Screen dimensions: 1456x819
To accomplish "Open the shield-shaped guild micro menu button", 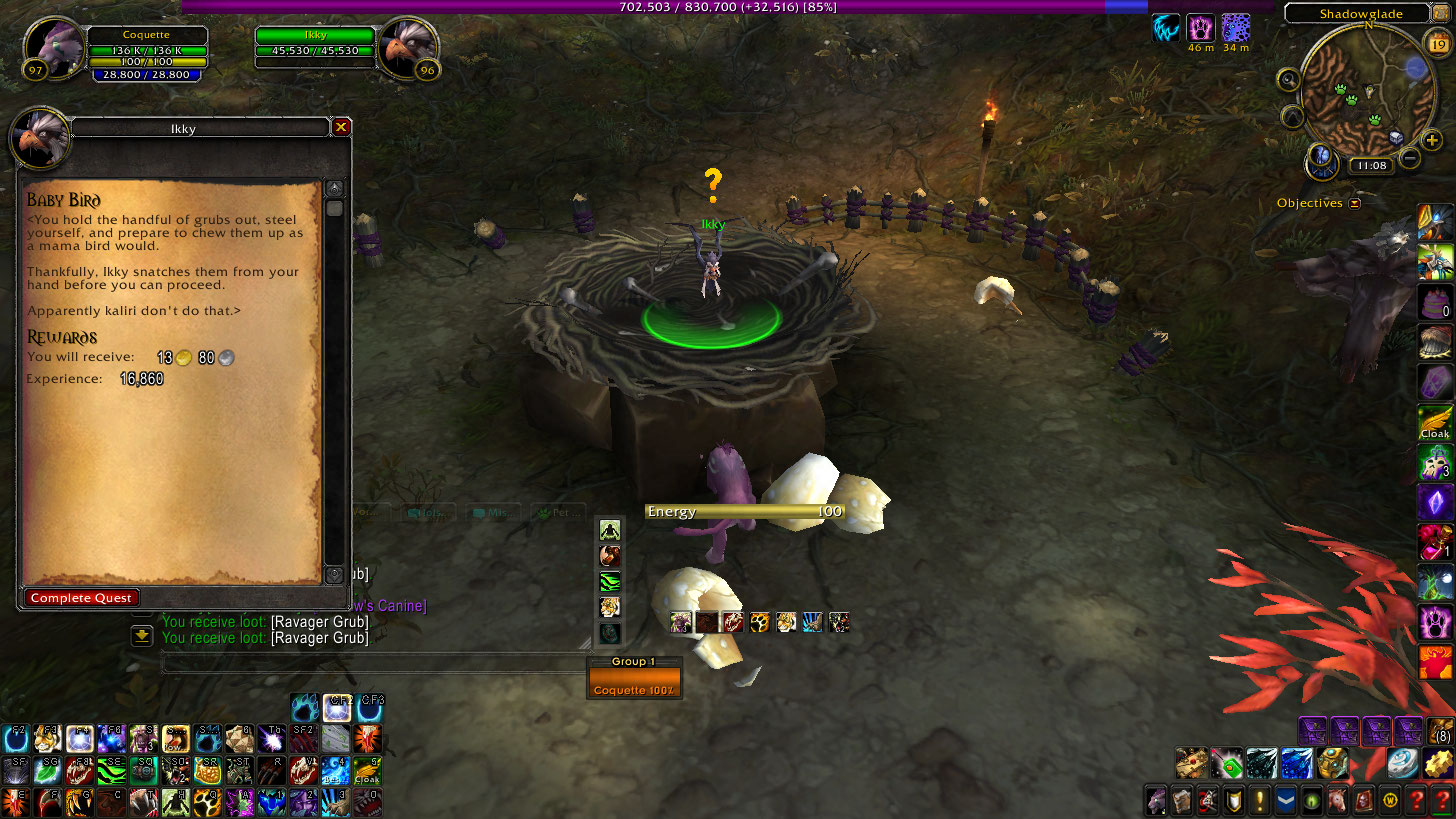I will point(1233,800).
